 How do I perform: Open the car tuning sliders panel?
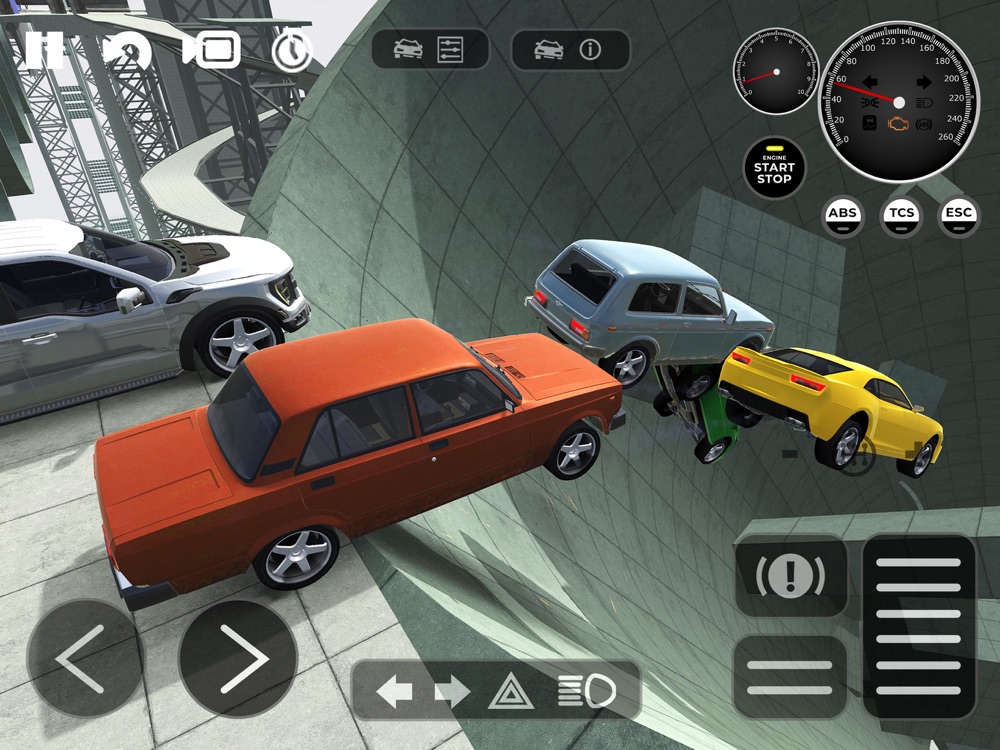[430, 50]
